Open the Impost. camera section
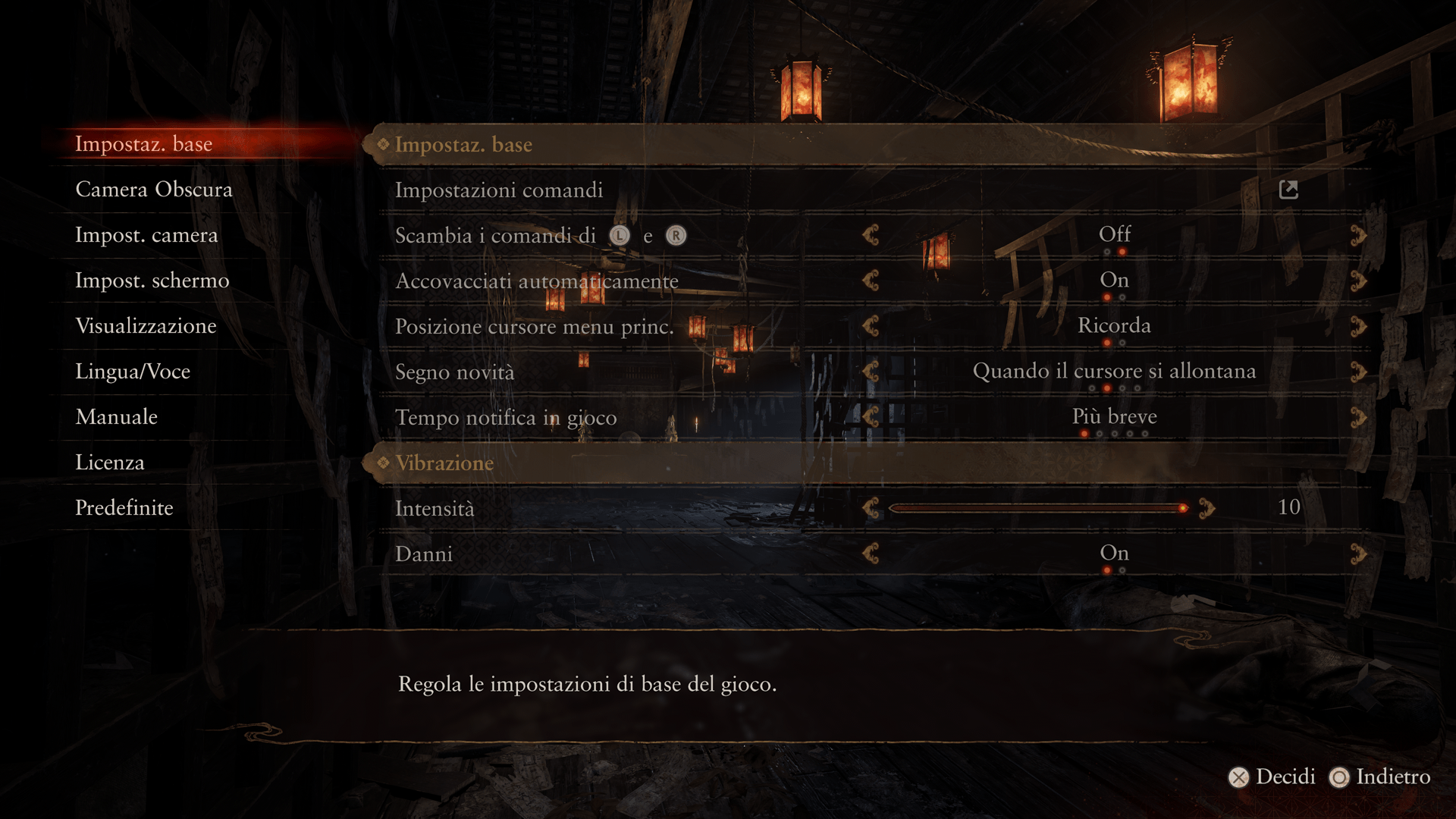This screenshot has width=1456, height=819. [146, 235]
